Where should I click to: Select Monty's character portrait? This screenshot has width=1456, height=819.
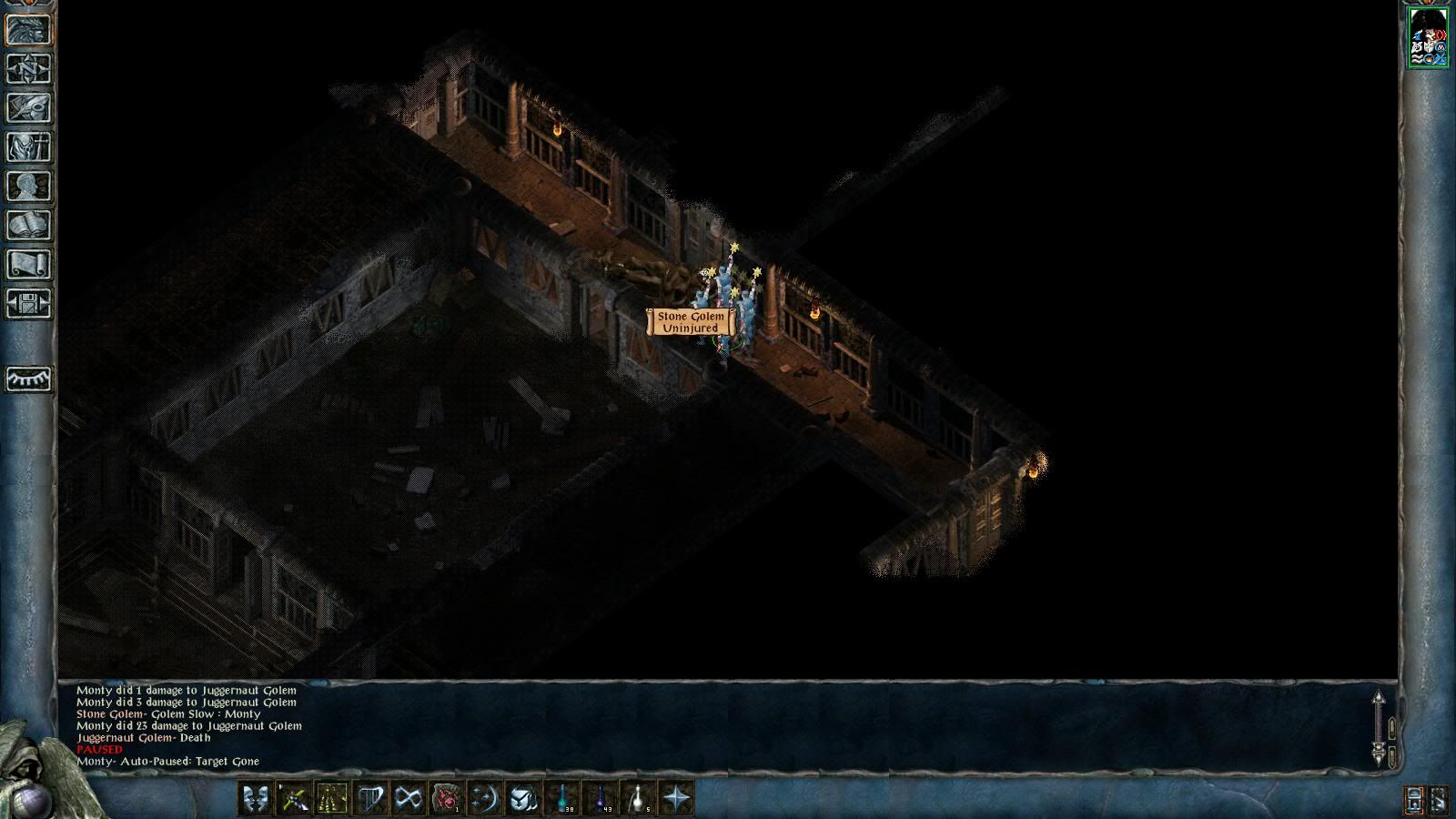[x=1428, y=37]
